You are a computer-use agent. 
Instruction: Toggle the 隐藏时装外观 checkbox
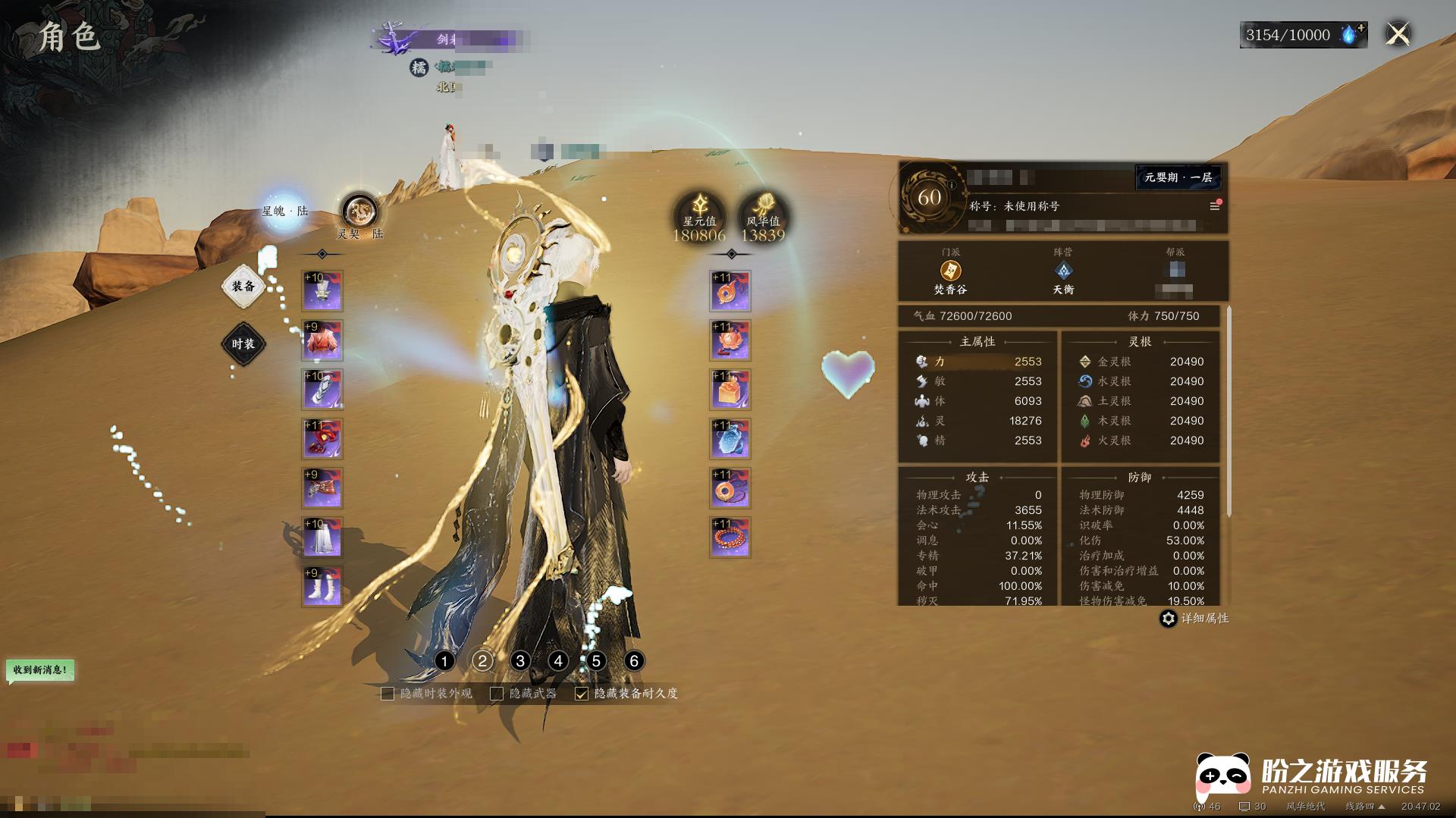point(388,694)
